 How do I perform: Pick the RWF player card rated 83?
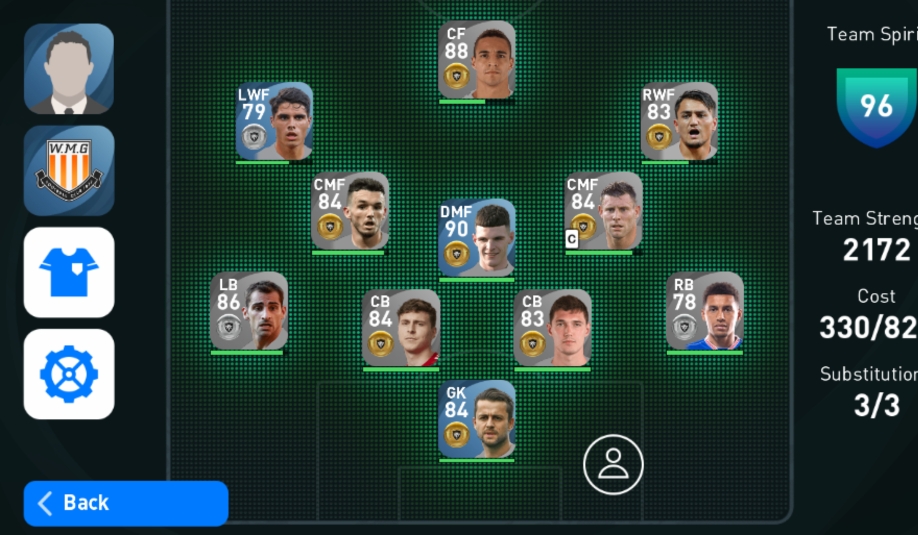[x=679, y=121]
